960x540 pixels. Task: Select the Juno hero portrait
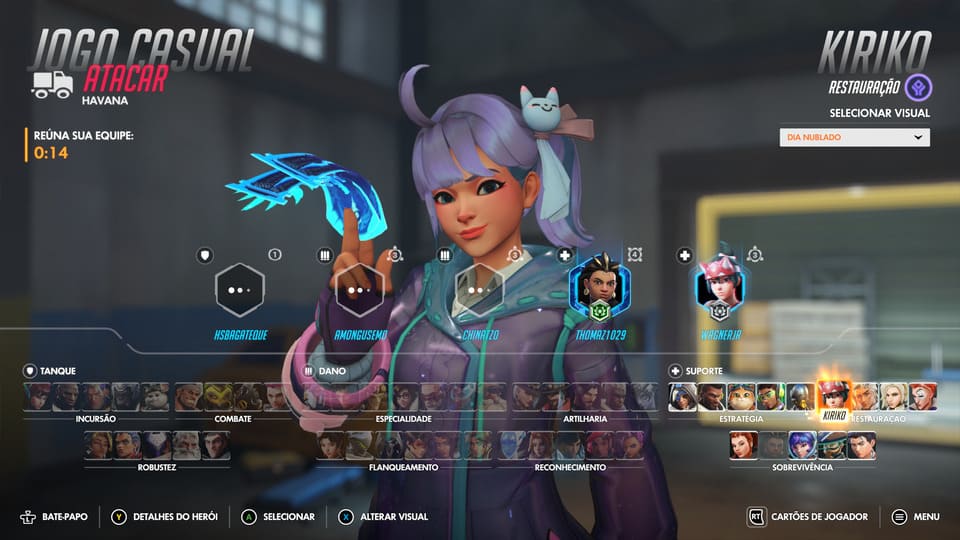802,445
